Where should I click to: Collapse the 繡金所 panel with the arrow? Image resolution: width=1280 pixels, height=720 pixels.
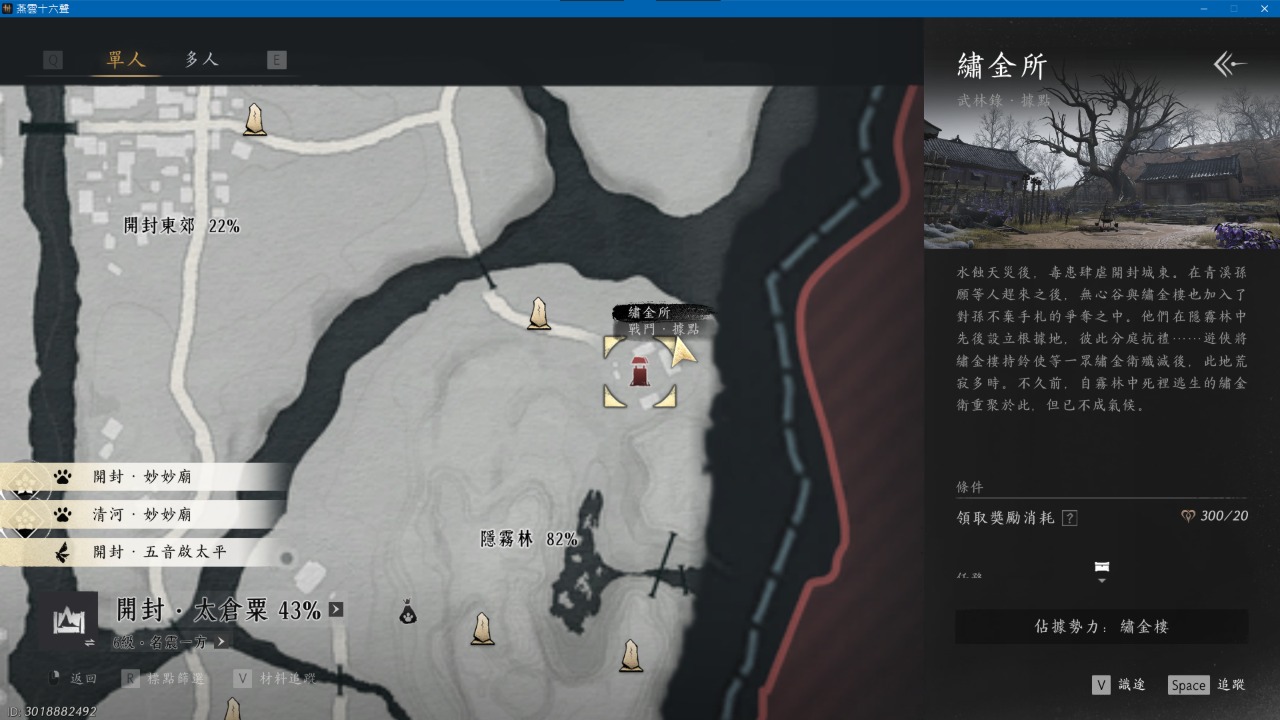tap(1229, 65)
